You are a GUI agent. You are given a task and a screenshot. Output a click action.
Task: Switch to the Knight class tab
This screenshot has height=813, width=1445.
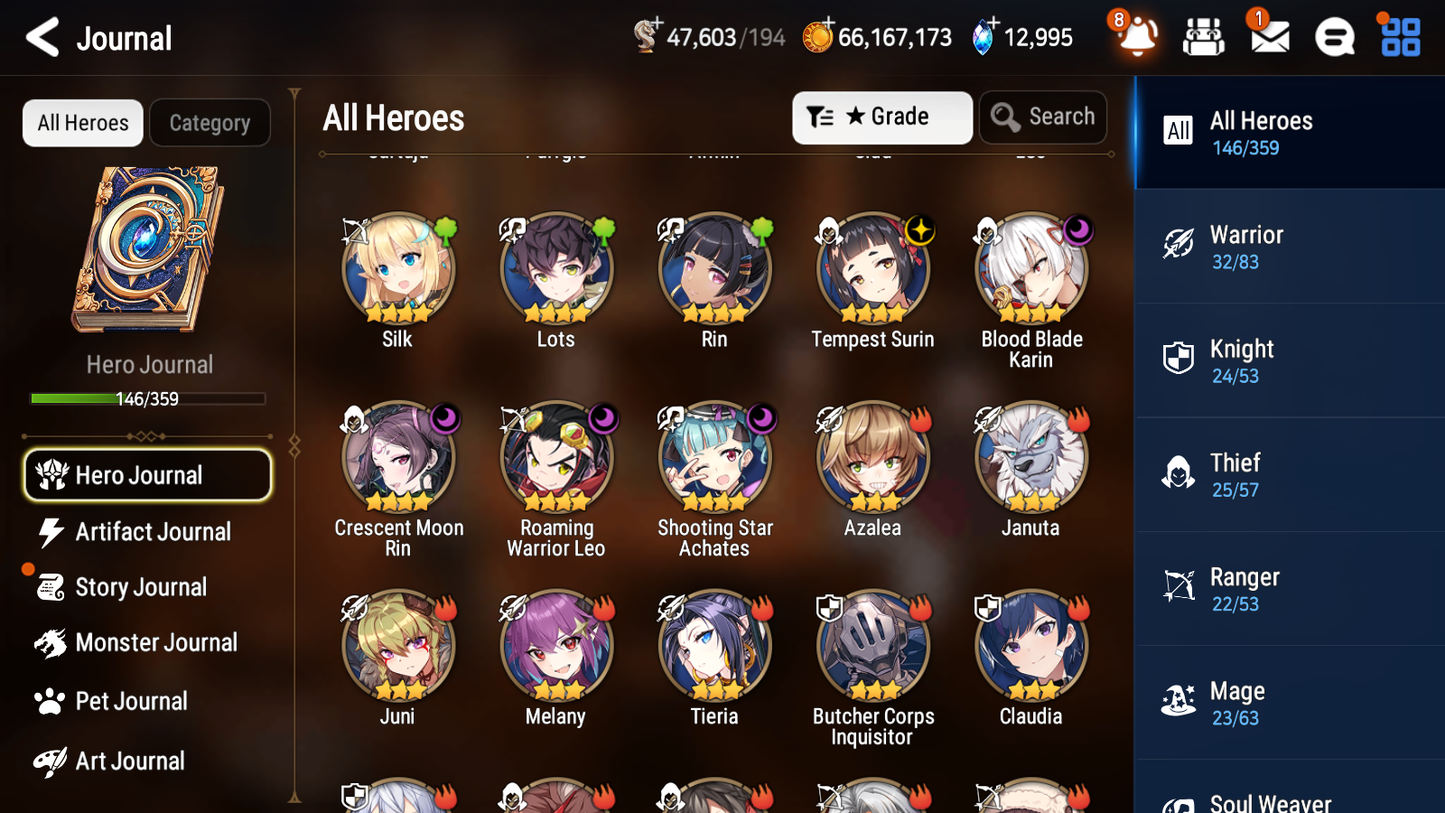click(x=1288, y=360)
